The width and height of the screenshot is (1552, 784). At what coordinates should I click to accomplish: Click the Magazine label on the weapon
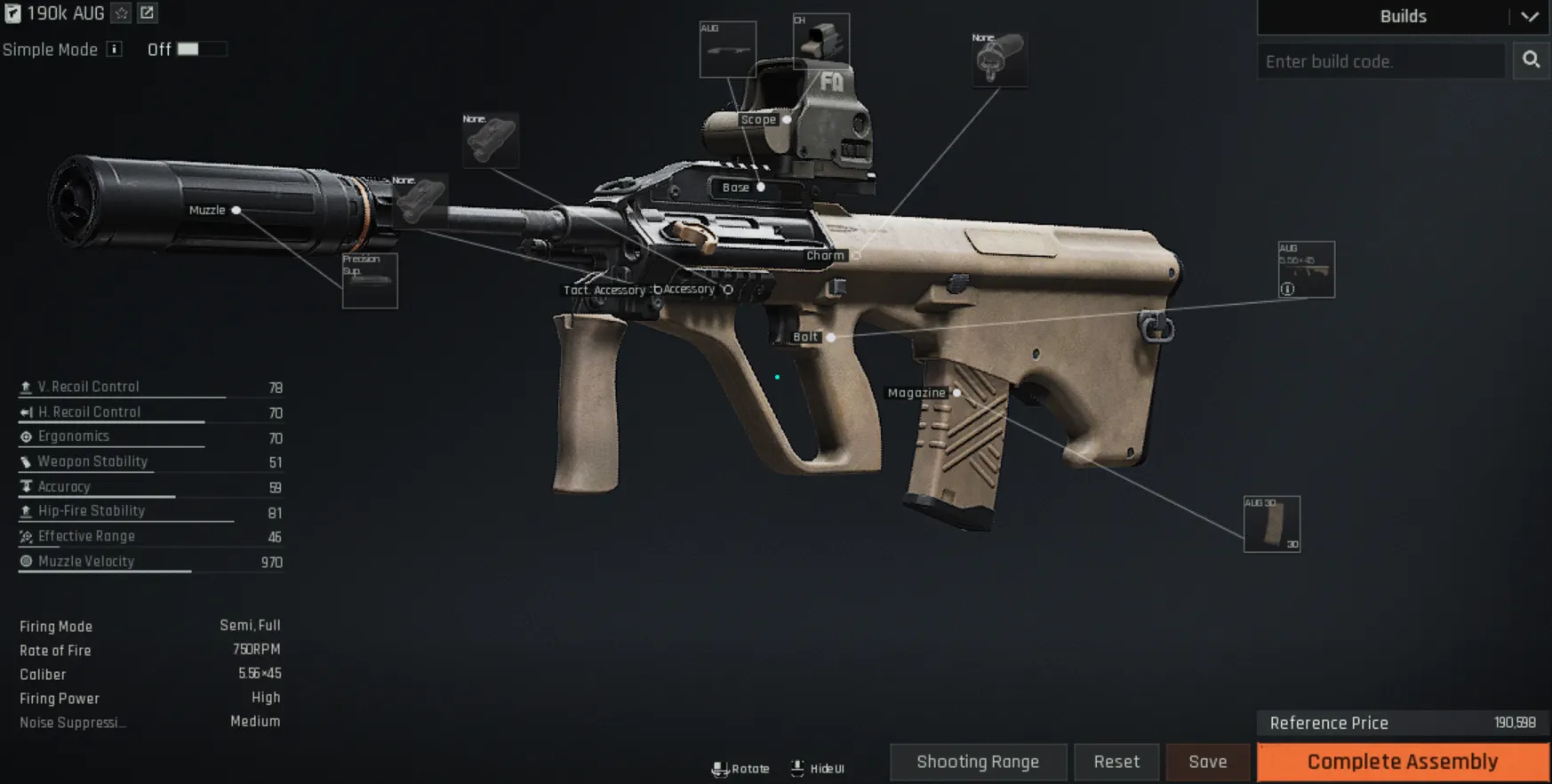pyautogui.click(x=916, y=393)
